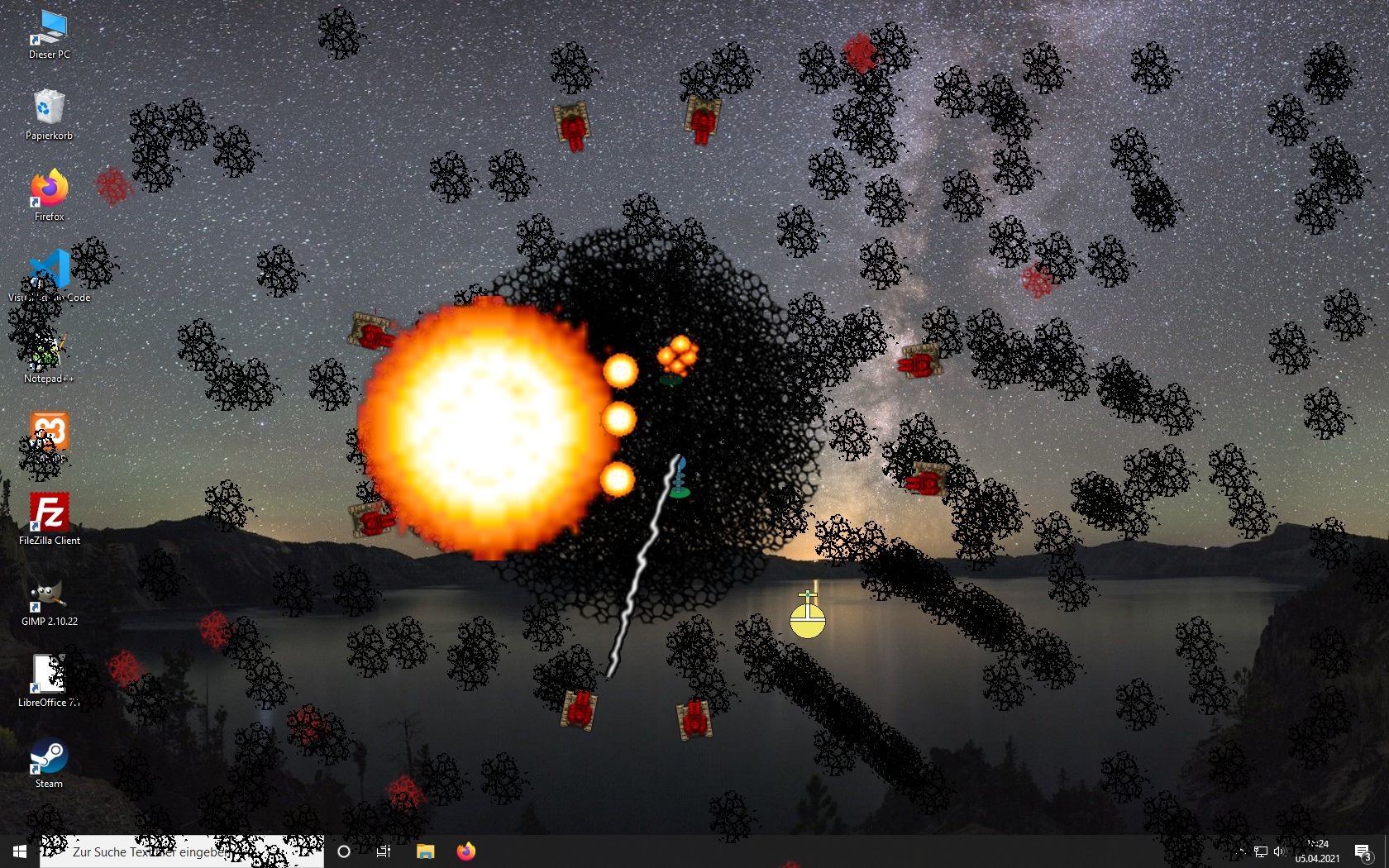The image size is (1389, 868).
Task: Launch Firefox via its taskbar icon
Action: pos(465,851)
